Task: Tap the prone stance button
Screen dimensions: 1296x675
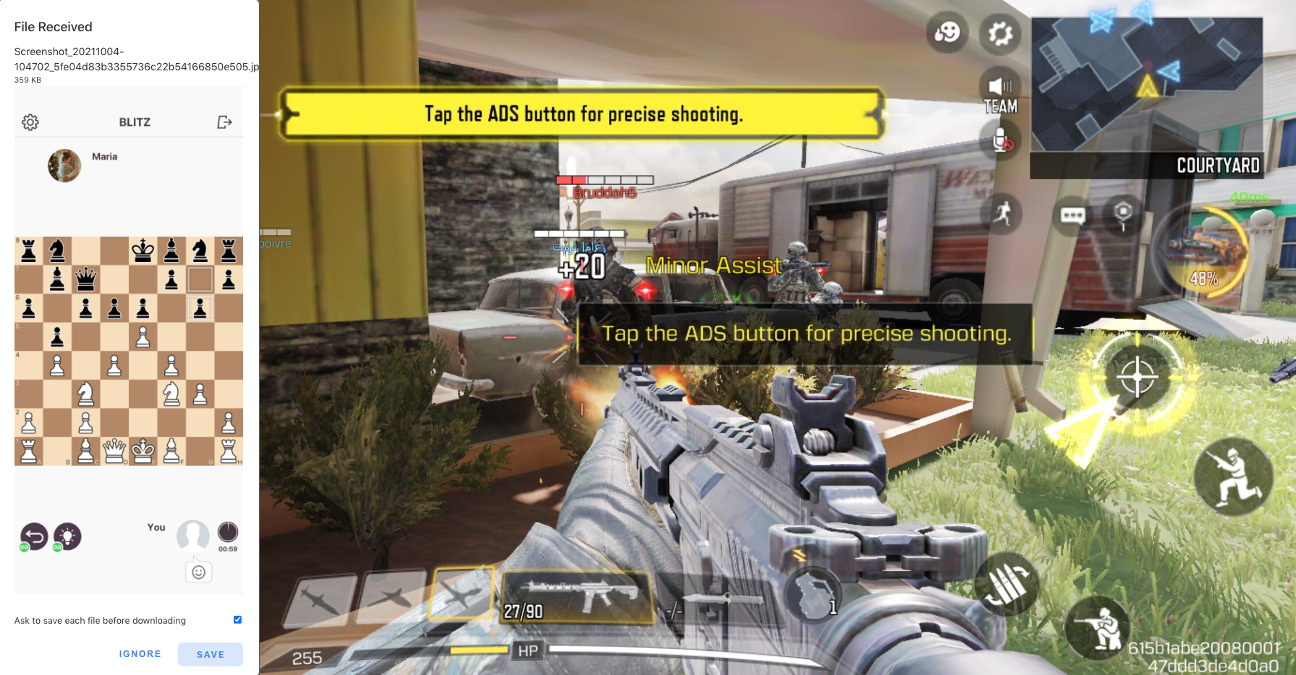Action: tap(1097, 628)
